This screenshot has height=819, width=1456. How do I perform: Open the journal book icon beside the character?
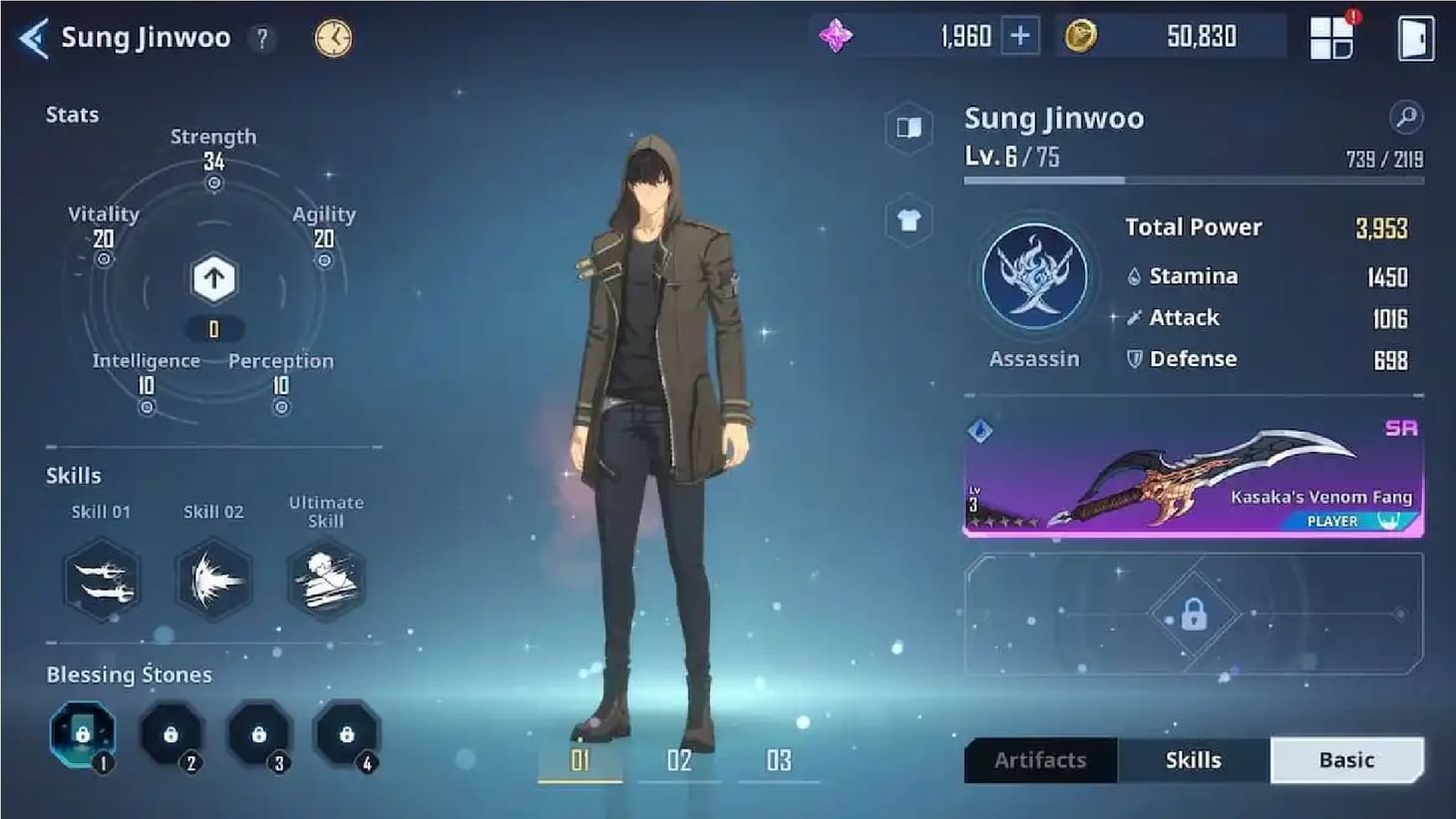click(x=908, y=129)
